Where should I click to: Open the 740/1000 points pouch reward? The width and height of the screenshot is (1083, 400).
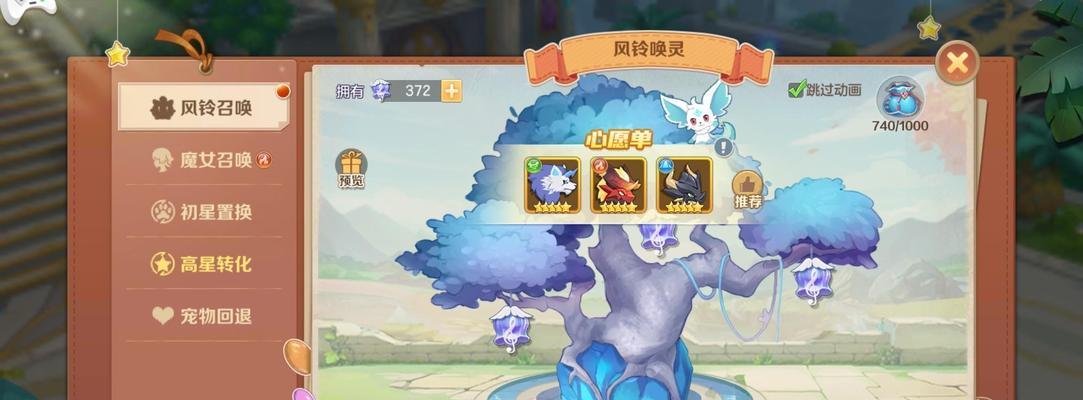tap(900, 100)
